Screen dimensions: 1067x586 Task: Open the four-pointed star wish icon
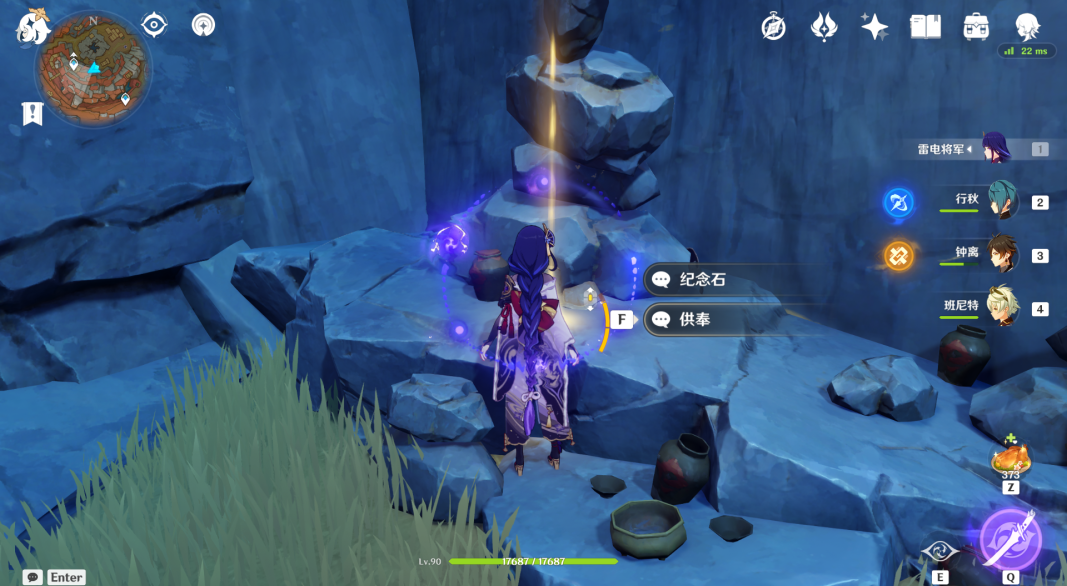point(875,27)
